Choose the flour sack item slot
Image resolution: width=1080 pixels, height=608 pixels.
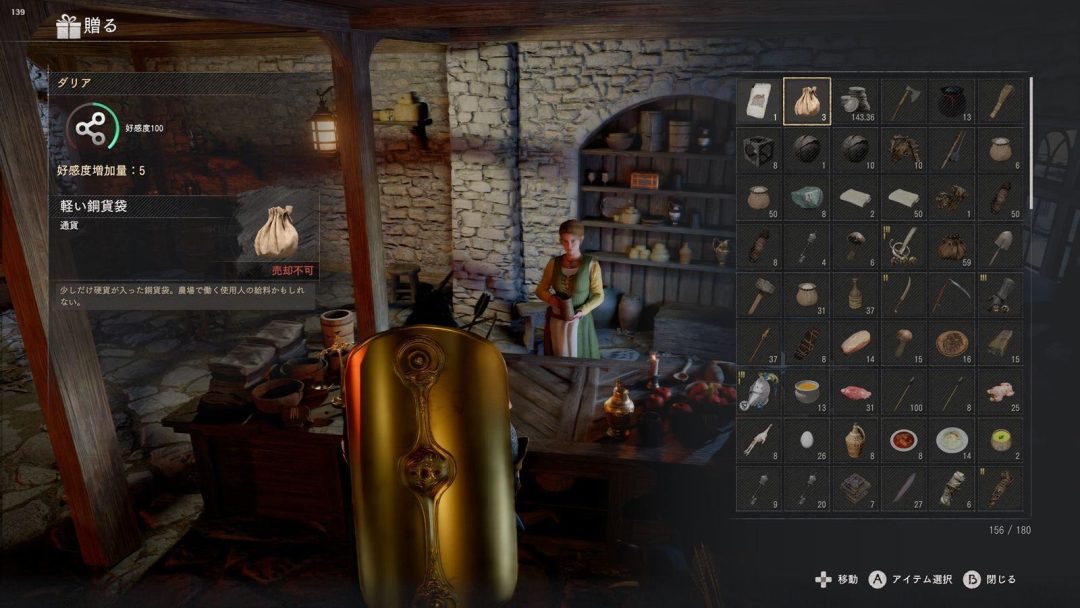759,101
